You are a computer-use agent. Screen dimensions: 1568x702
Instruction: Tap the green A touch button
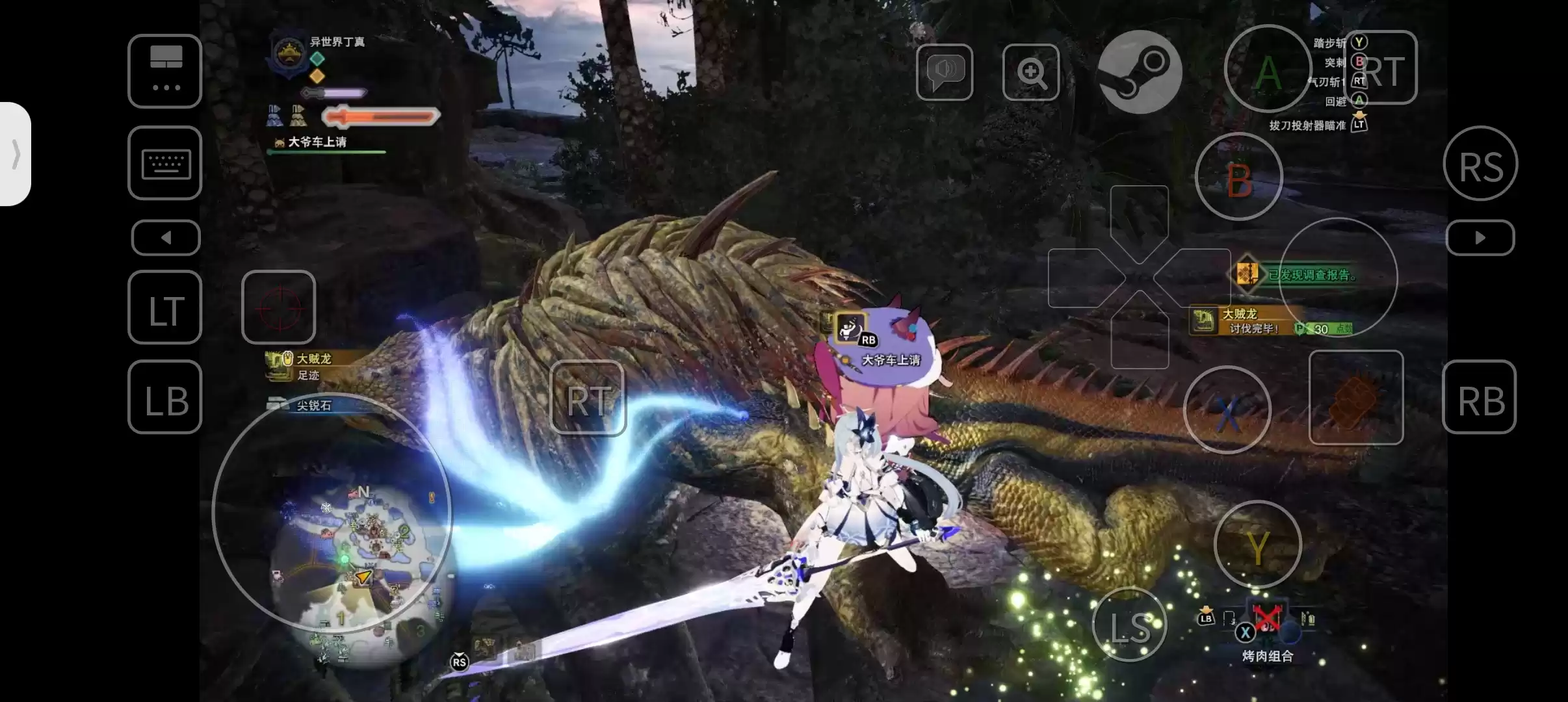coord(1268,70)
